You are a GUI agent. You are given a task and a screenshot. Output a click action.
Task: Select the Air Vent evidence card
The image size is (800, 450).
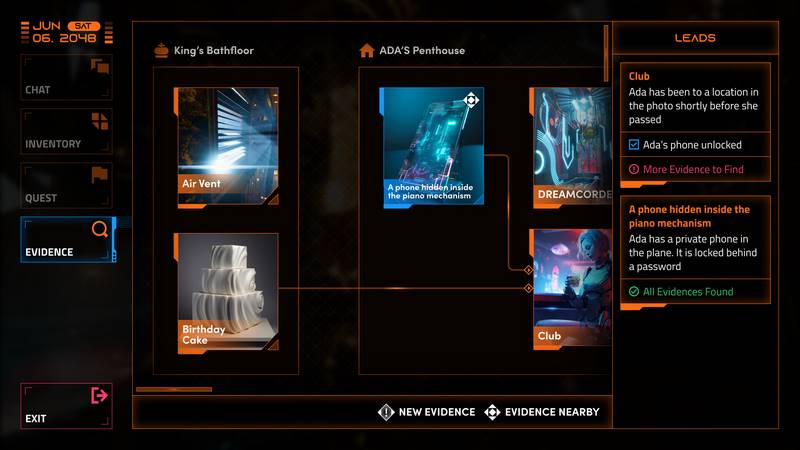click(x=227, y=146)
